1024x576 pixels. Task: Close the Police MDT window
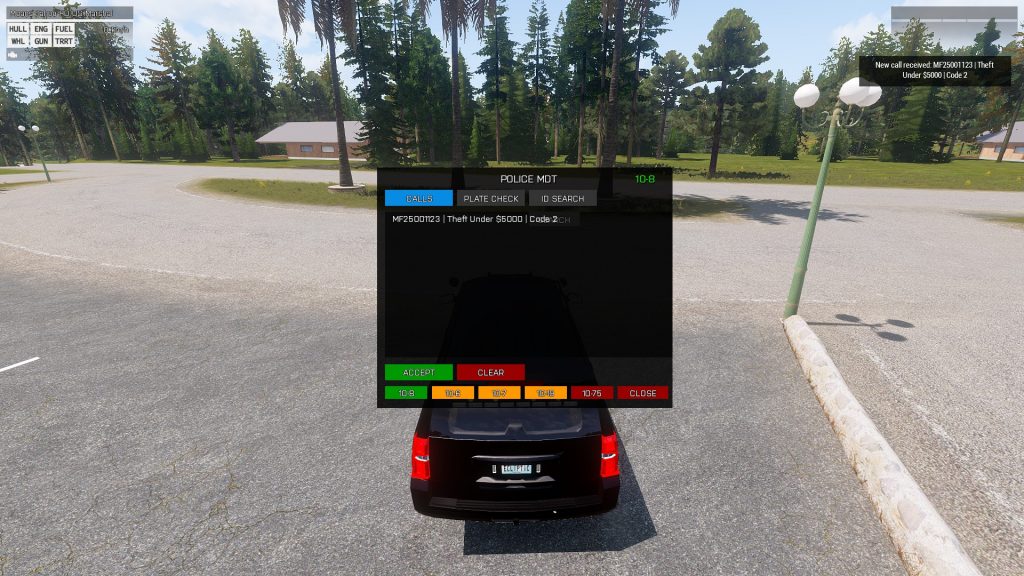point(642,393)
